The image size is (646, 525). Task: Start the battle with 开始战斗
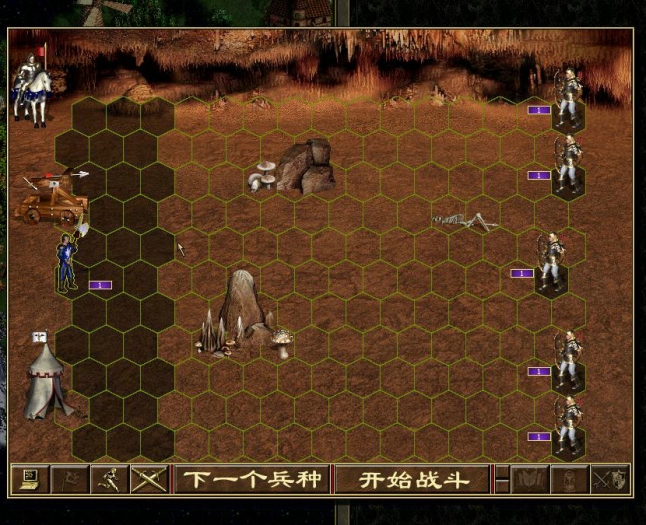pos(413,480)
